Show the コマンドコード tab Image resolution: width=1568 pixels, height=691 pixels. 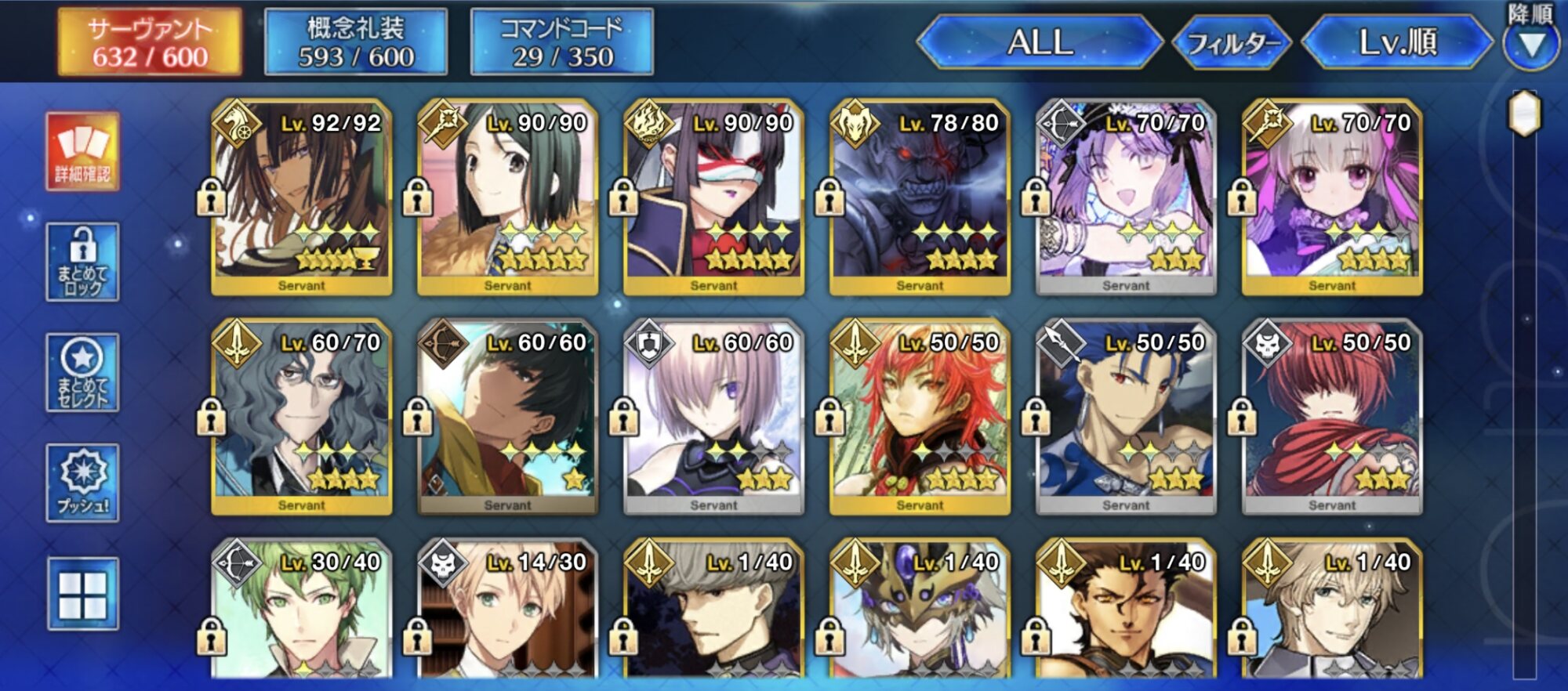pyautogui.click(x=561, y=42)
